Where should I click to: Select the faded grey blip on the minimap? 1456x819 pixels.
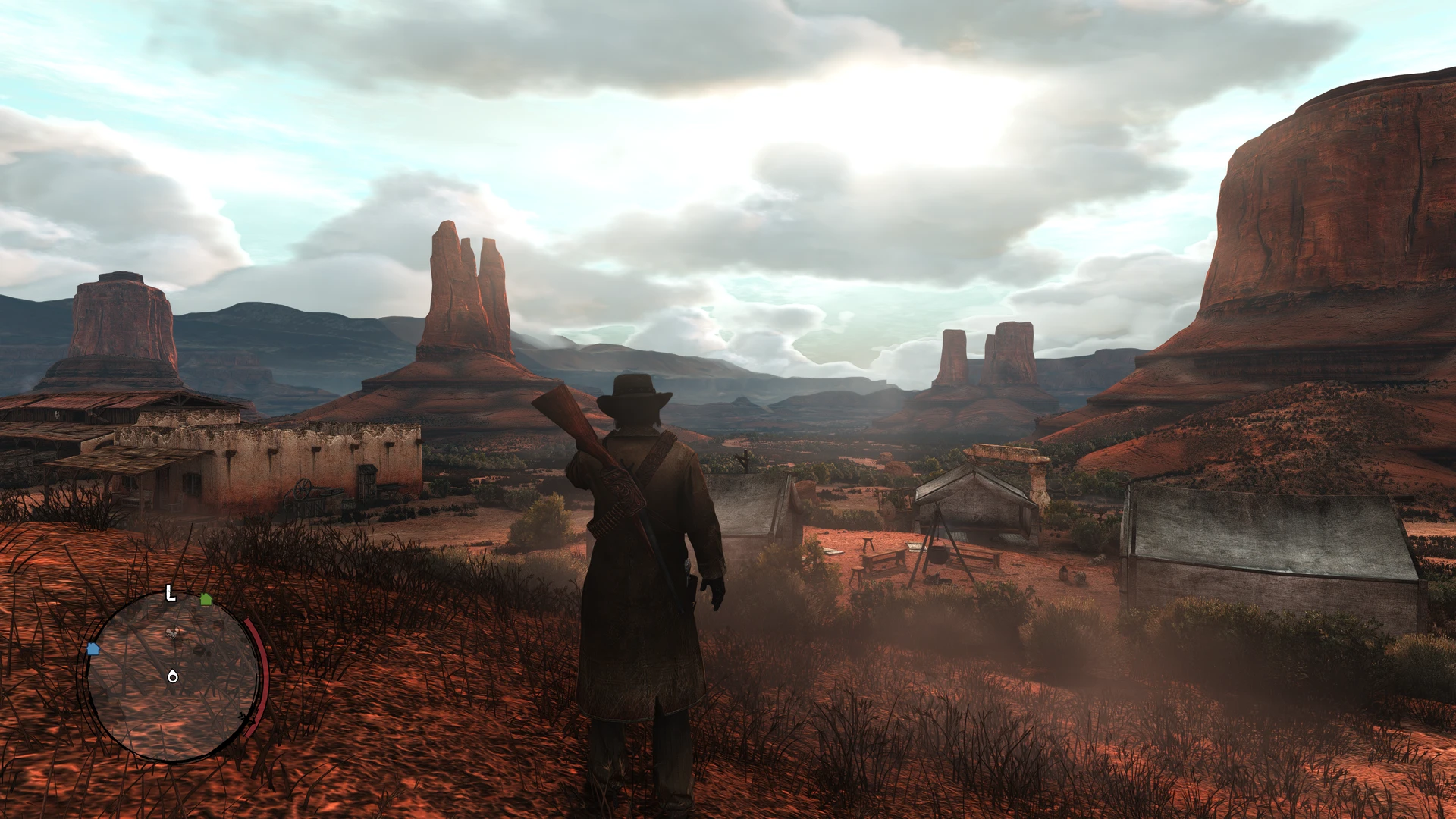click(173, 632)
